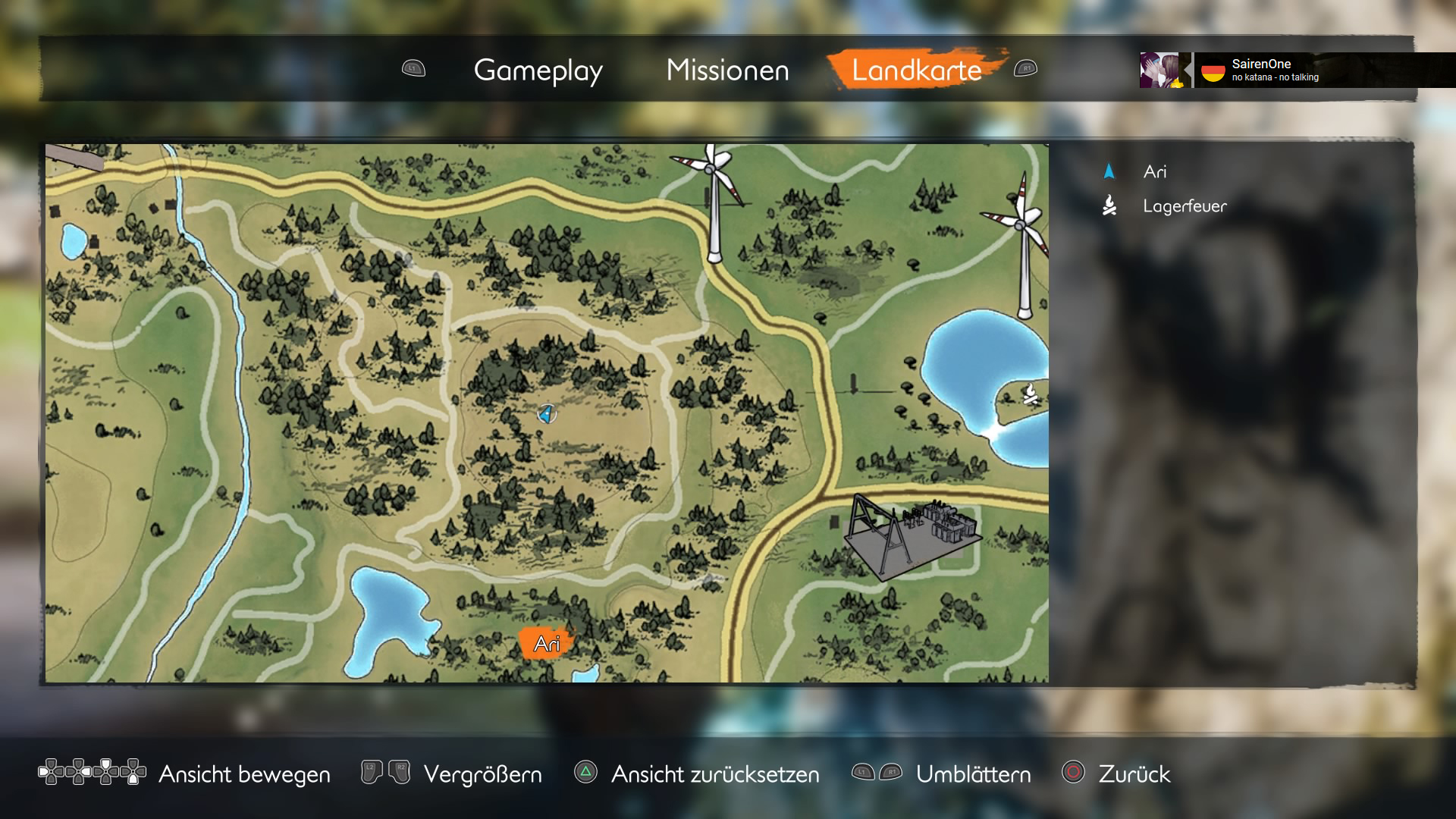1456x819 pixels.
Task: Choose the Ari entry in the map legend
Action: click(1154, 172)
